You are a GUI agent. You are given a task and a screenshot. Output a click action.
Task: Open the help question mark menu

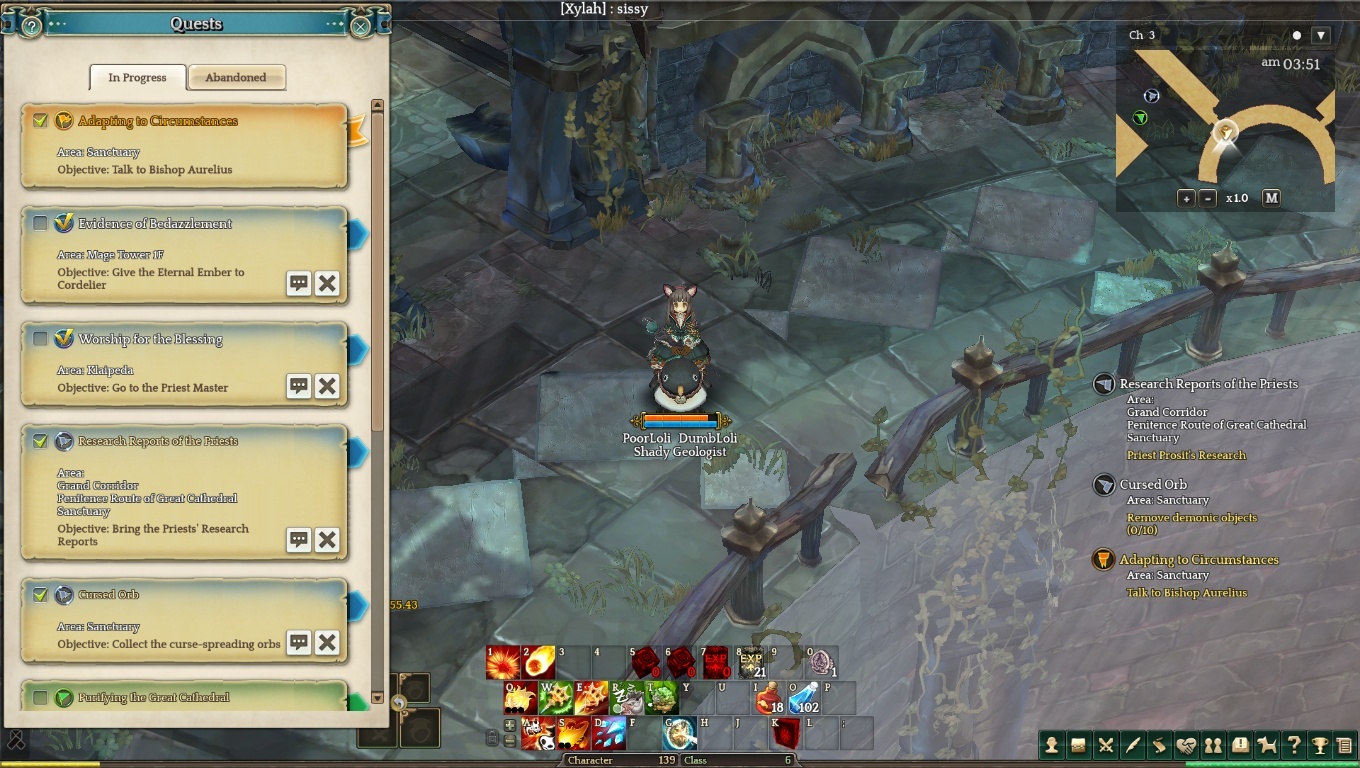tap(1294, 745)
